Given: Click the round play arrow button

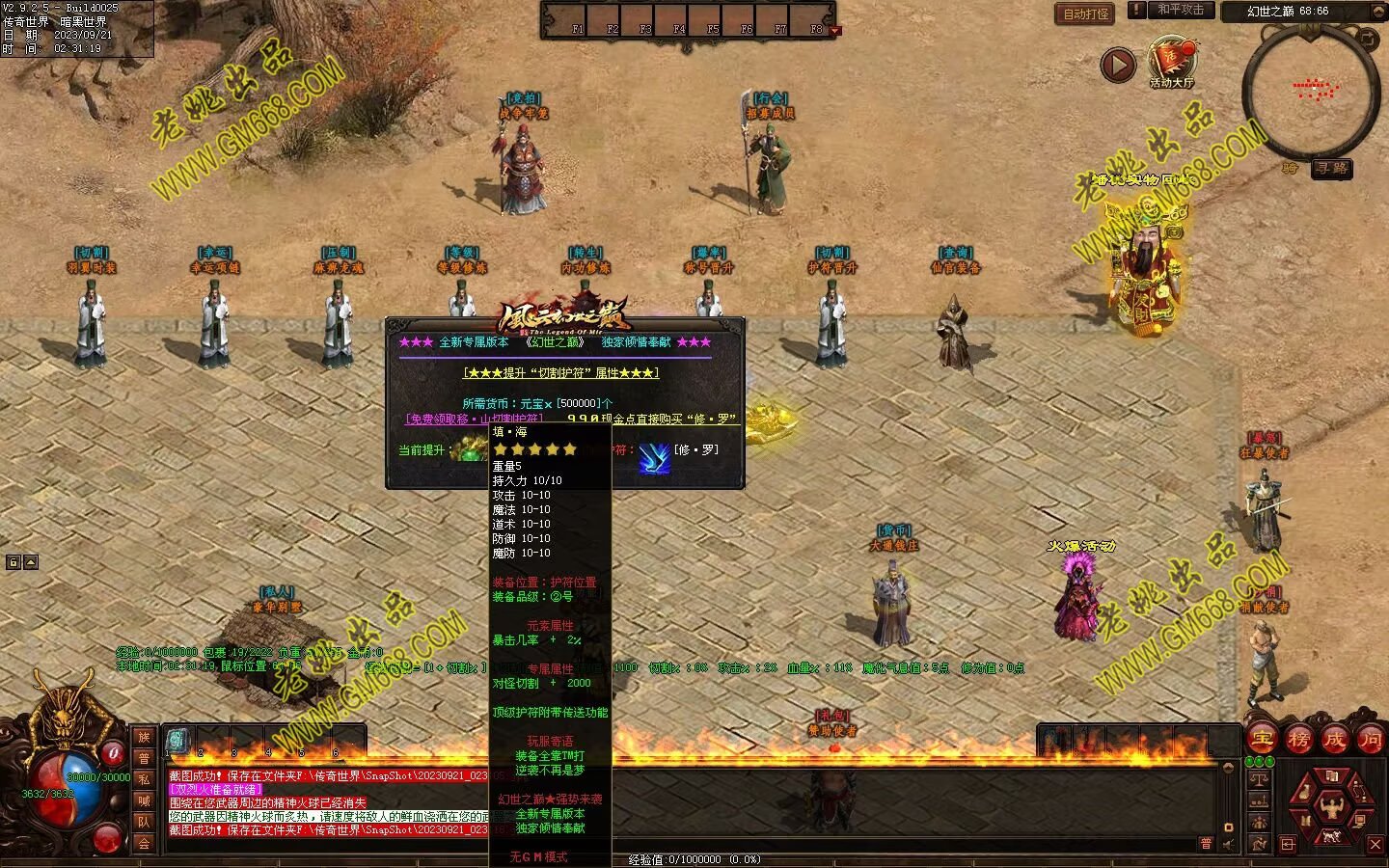Looking at the screenshot, I should point(1118,66).
